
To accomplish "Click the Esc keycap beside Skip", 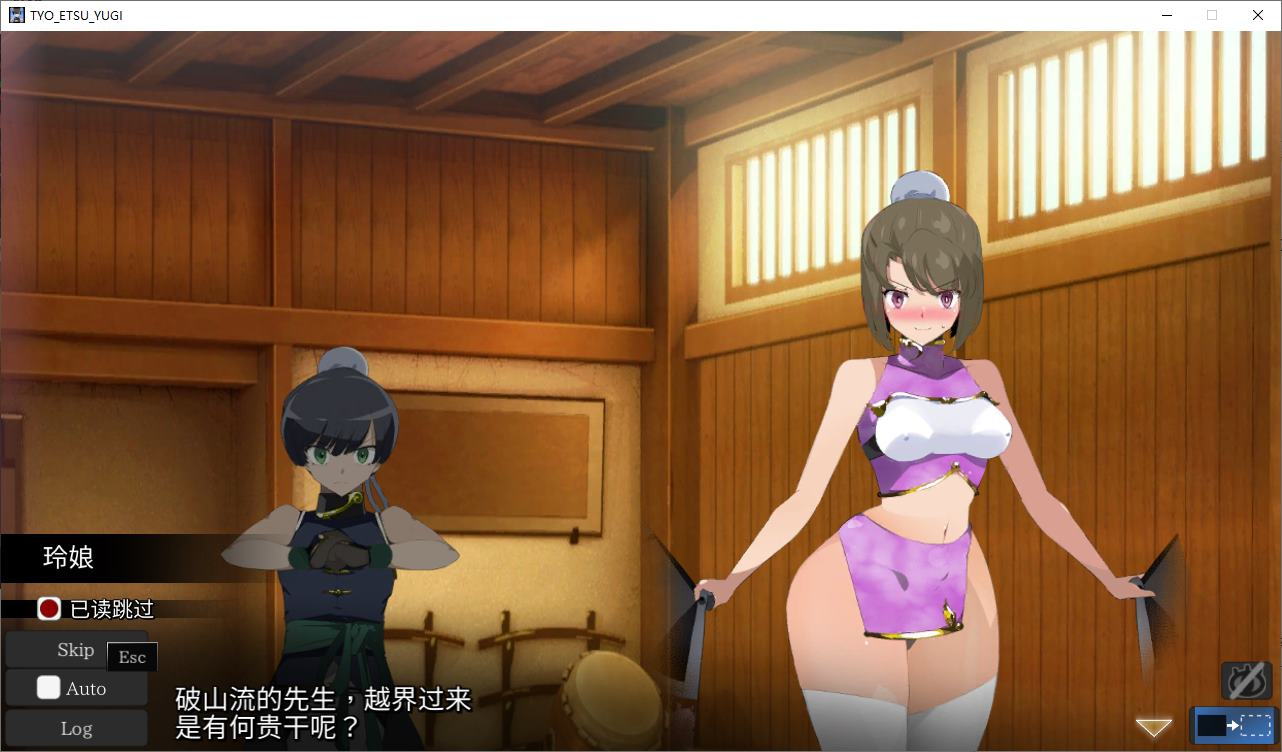I will point(130,656).
